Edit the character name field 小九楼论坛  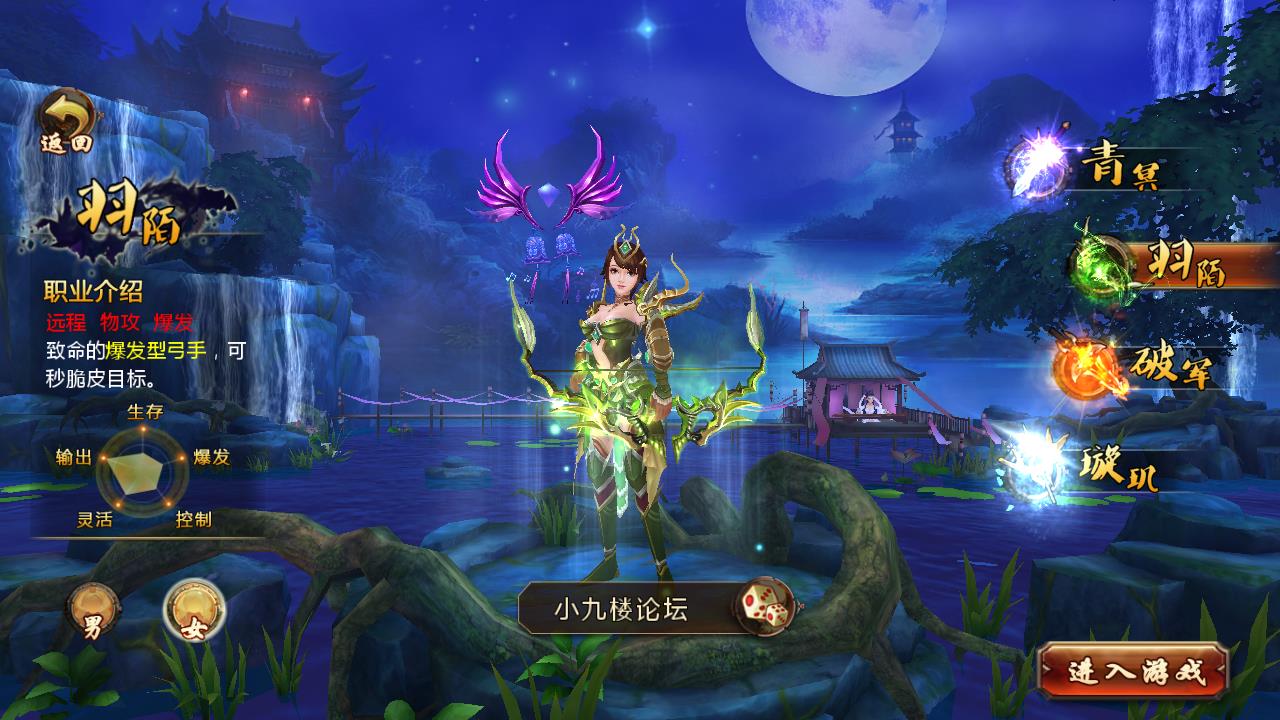point(622,608)
